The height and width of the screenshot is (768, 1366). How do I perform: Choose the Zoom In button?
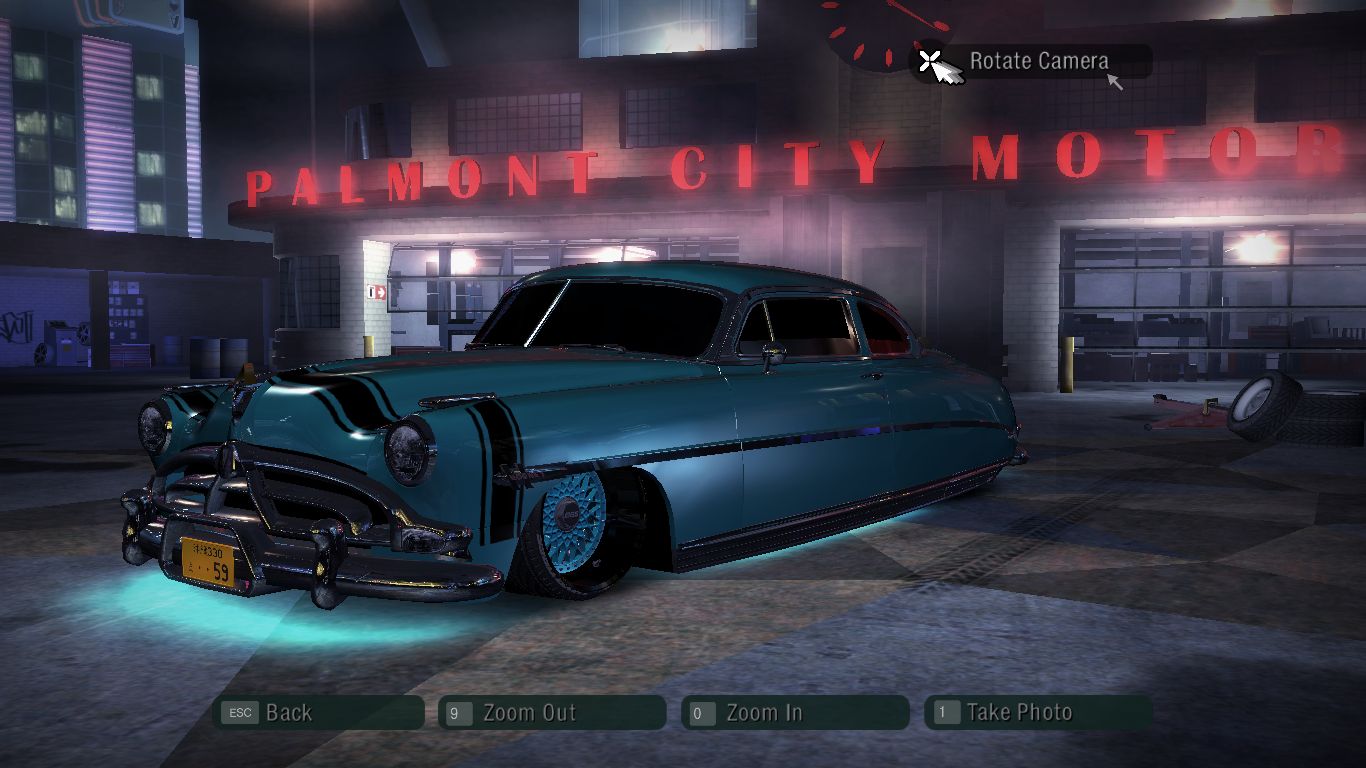tap(794, 713)
